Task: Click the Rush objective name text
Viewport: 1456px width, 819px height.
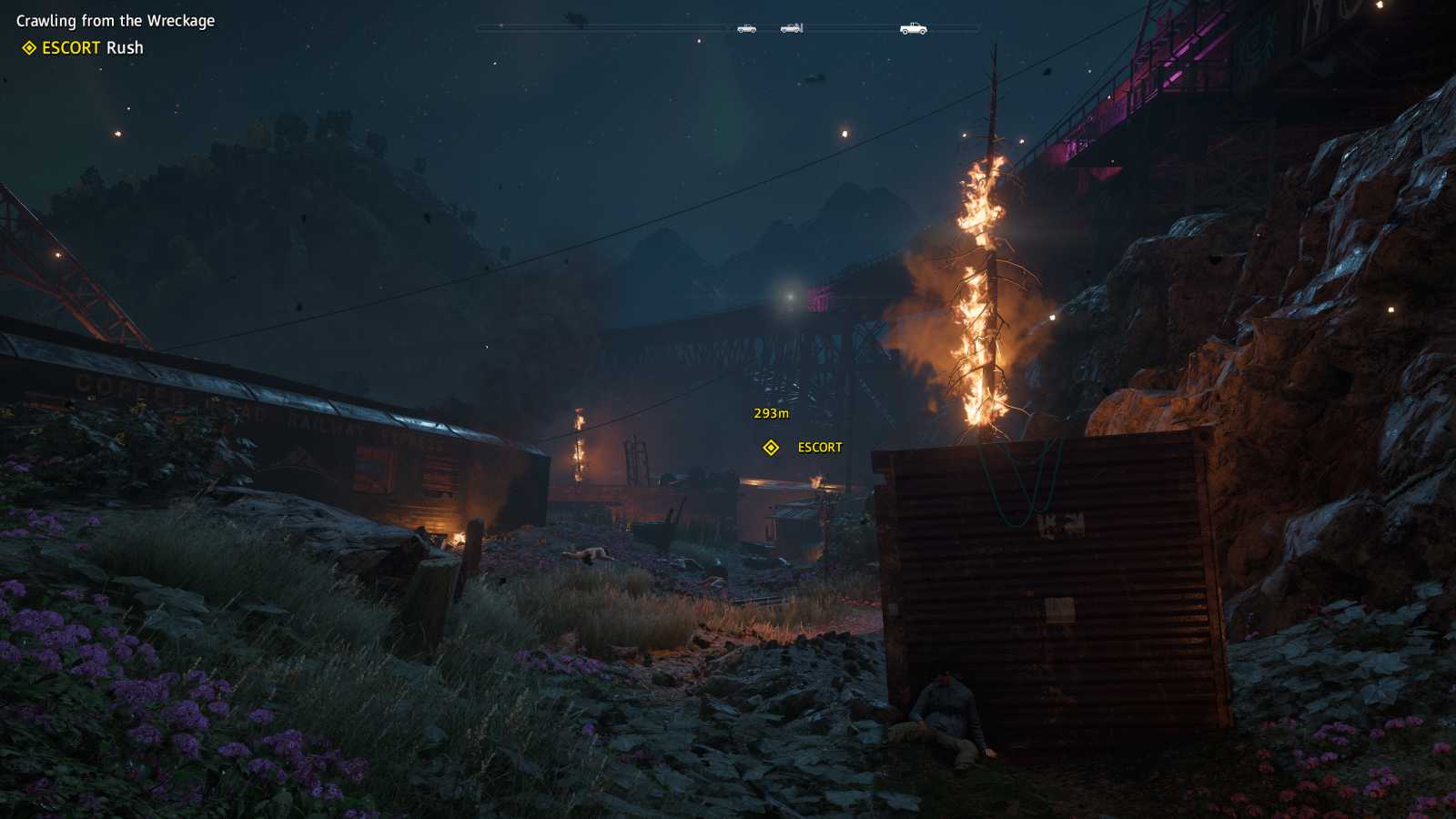Action: 127,48
